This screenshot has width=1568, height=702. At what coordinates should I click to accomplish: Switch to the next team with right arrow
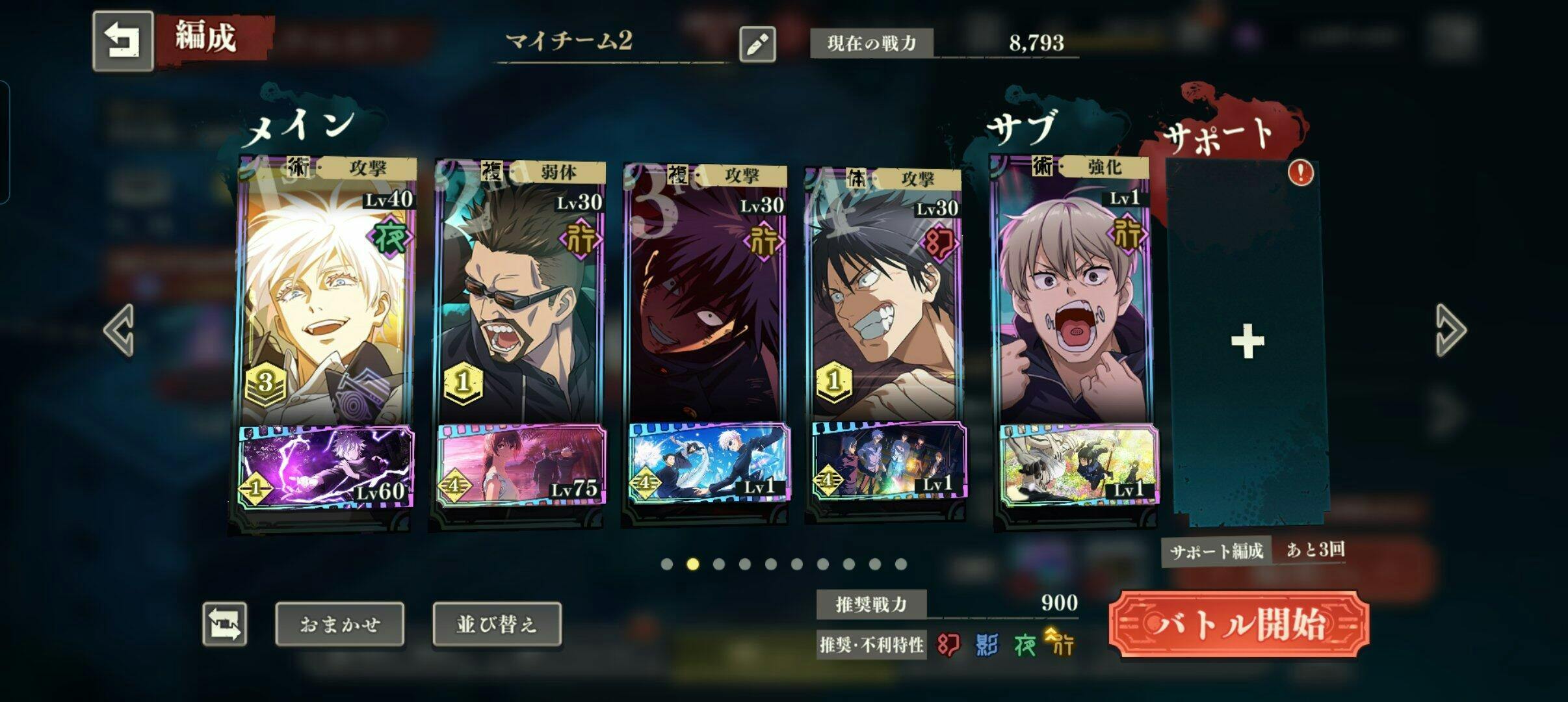(1450, 330)
